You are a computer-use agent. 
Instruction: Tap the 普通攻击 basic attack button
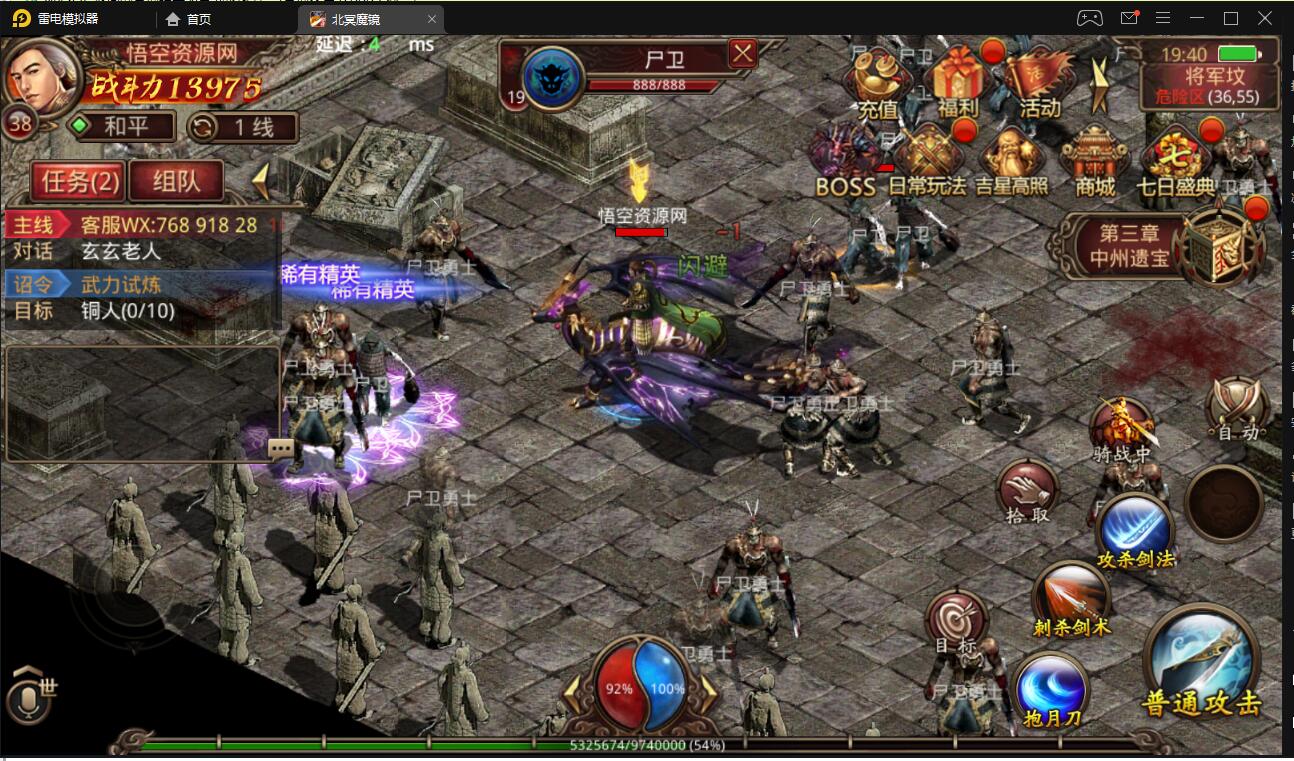(1202, 663)
